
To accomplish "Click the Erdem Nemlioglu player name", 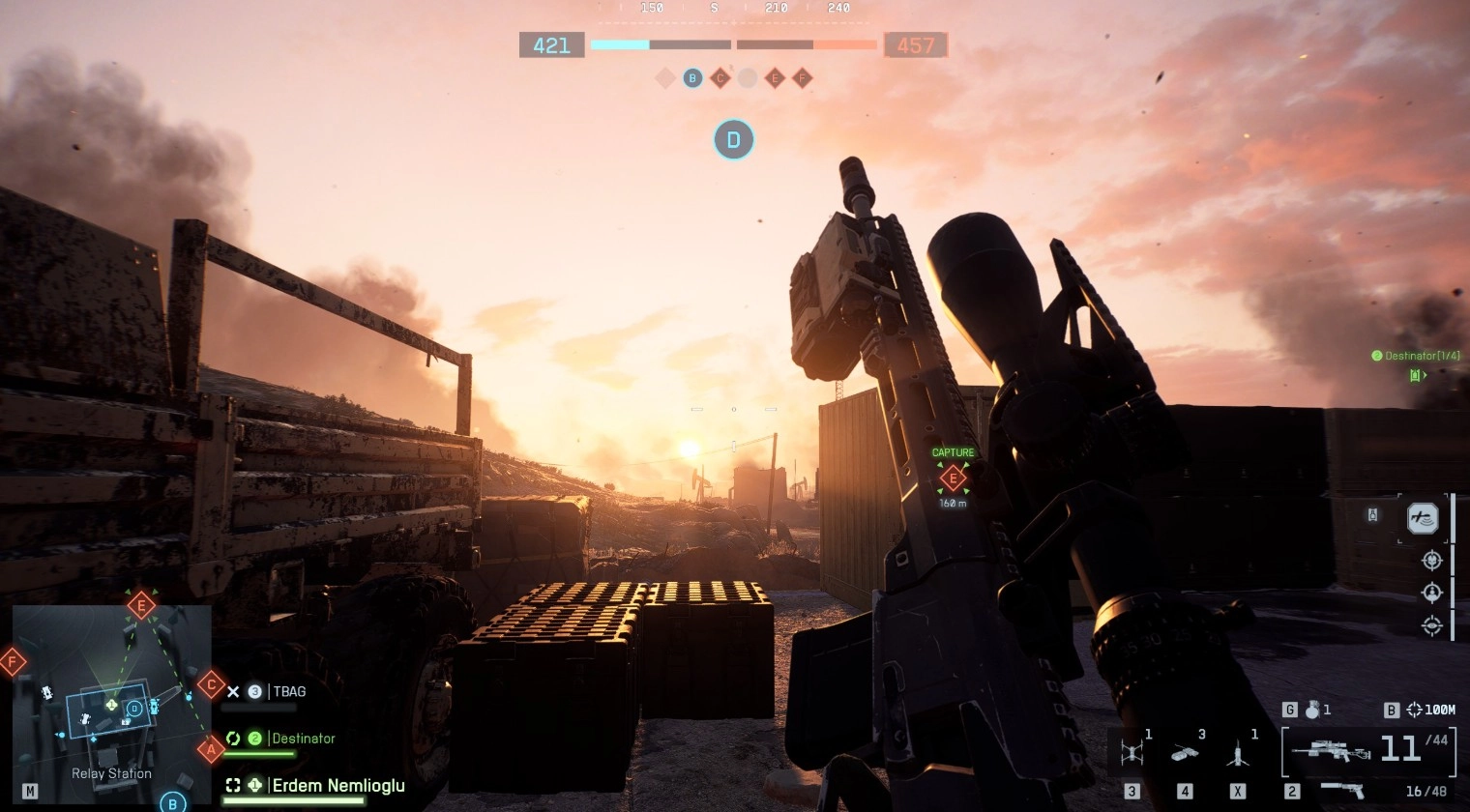I will click(338, 786).
